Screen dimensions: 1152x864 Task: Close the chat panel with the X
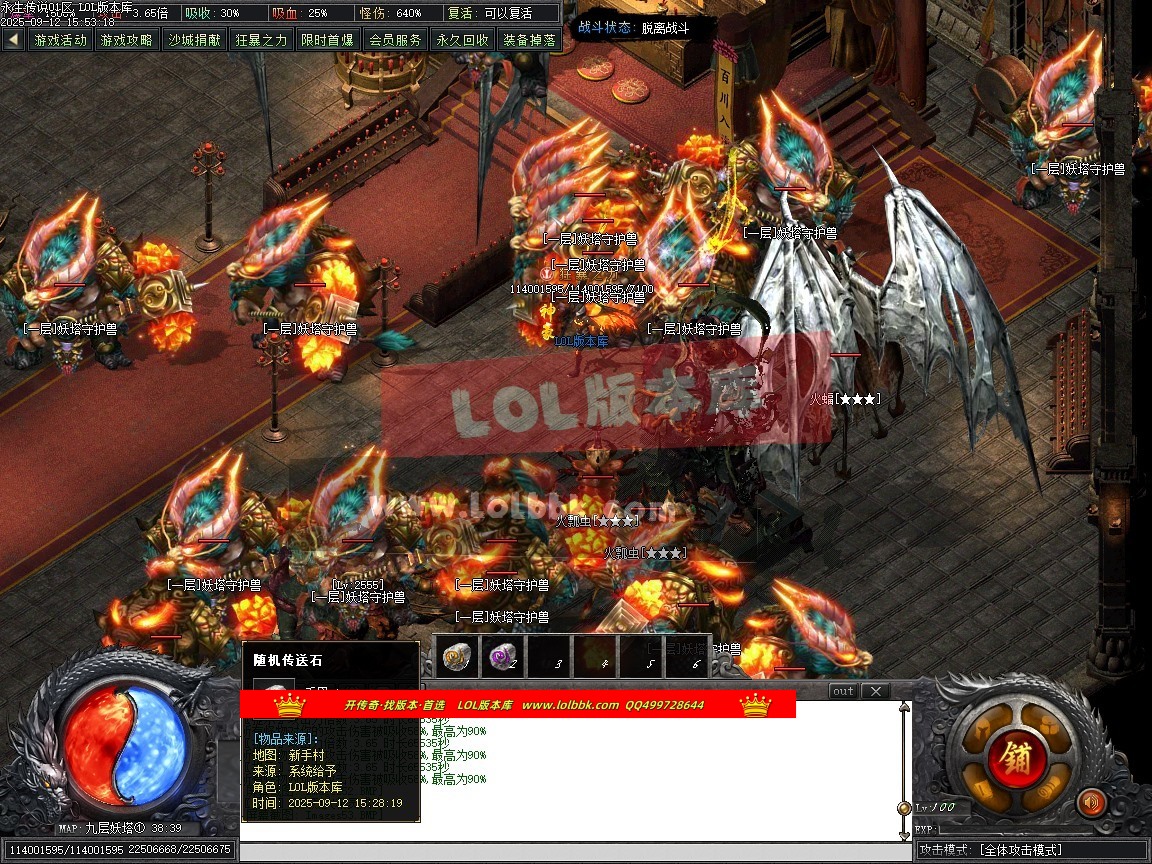(874, 691)
